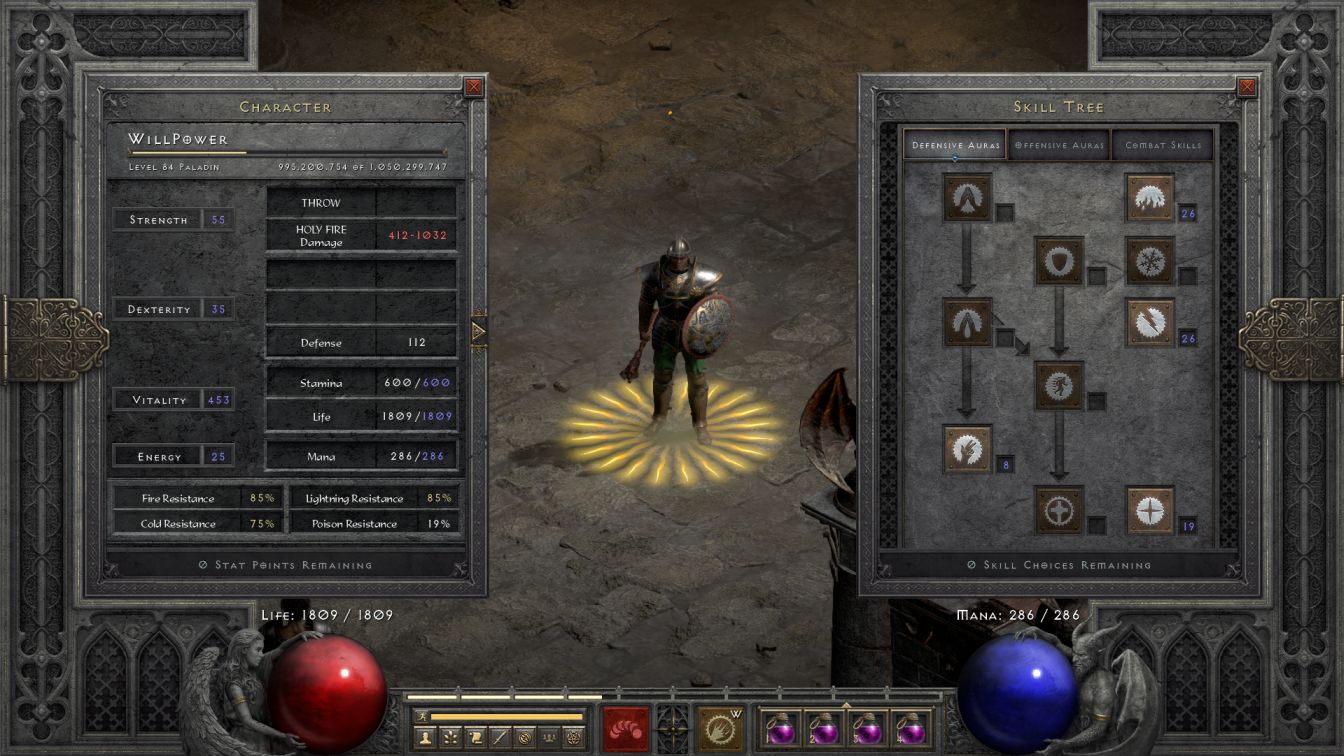This screenshot has height=756, width=1344.
Task: Pick the Resist Cold snowflake aura
Action: coord(1150,261)
